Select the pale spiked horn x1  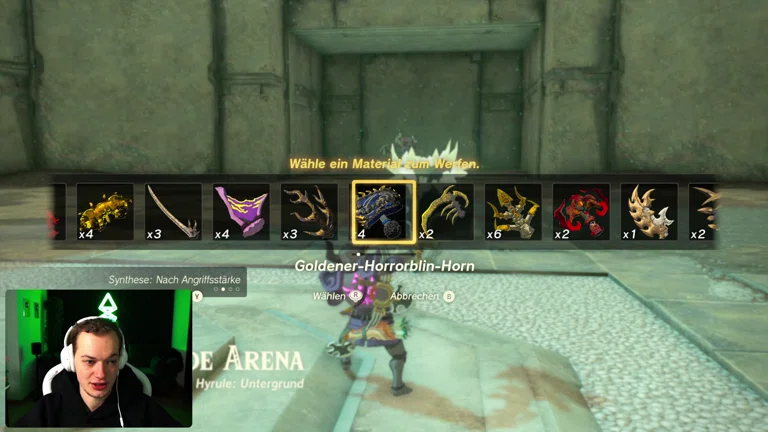tap(649, 211)
